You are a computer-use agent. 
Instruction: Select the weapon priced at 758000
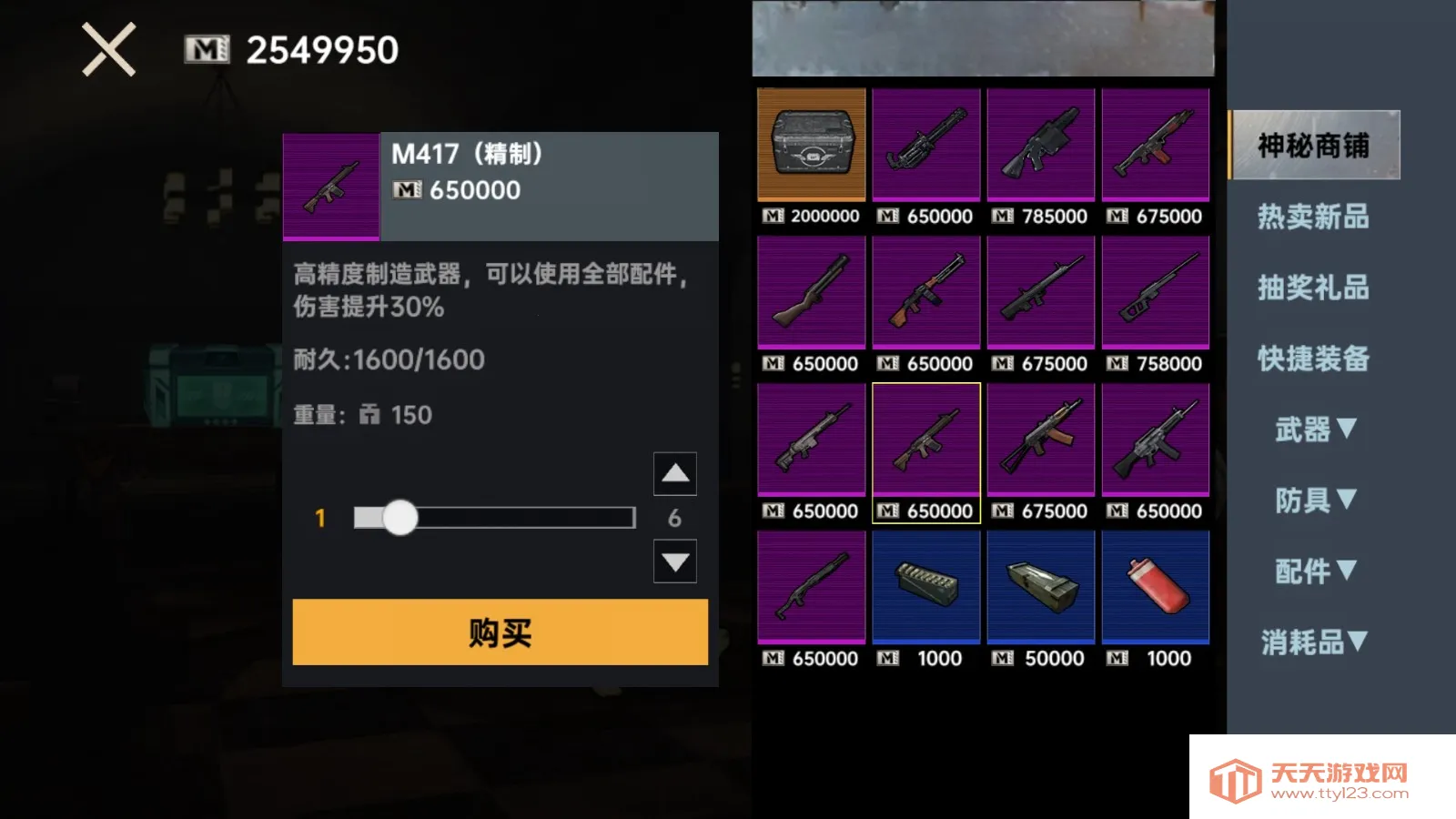(x=1156, y=293)
